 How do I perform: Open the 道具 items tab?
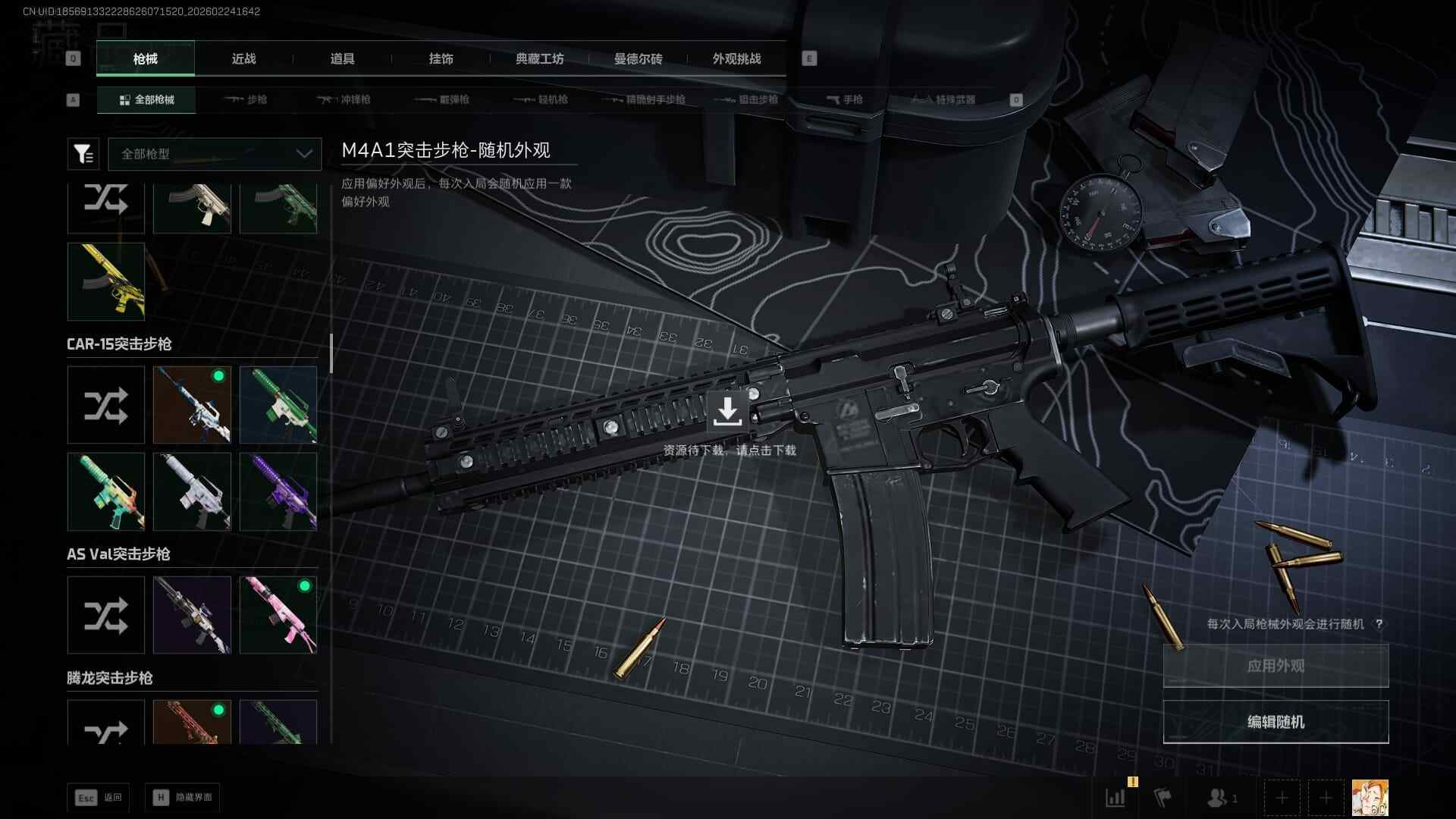(342, 59)
